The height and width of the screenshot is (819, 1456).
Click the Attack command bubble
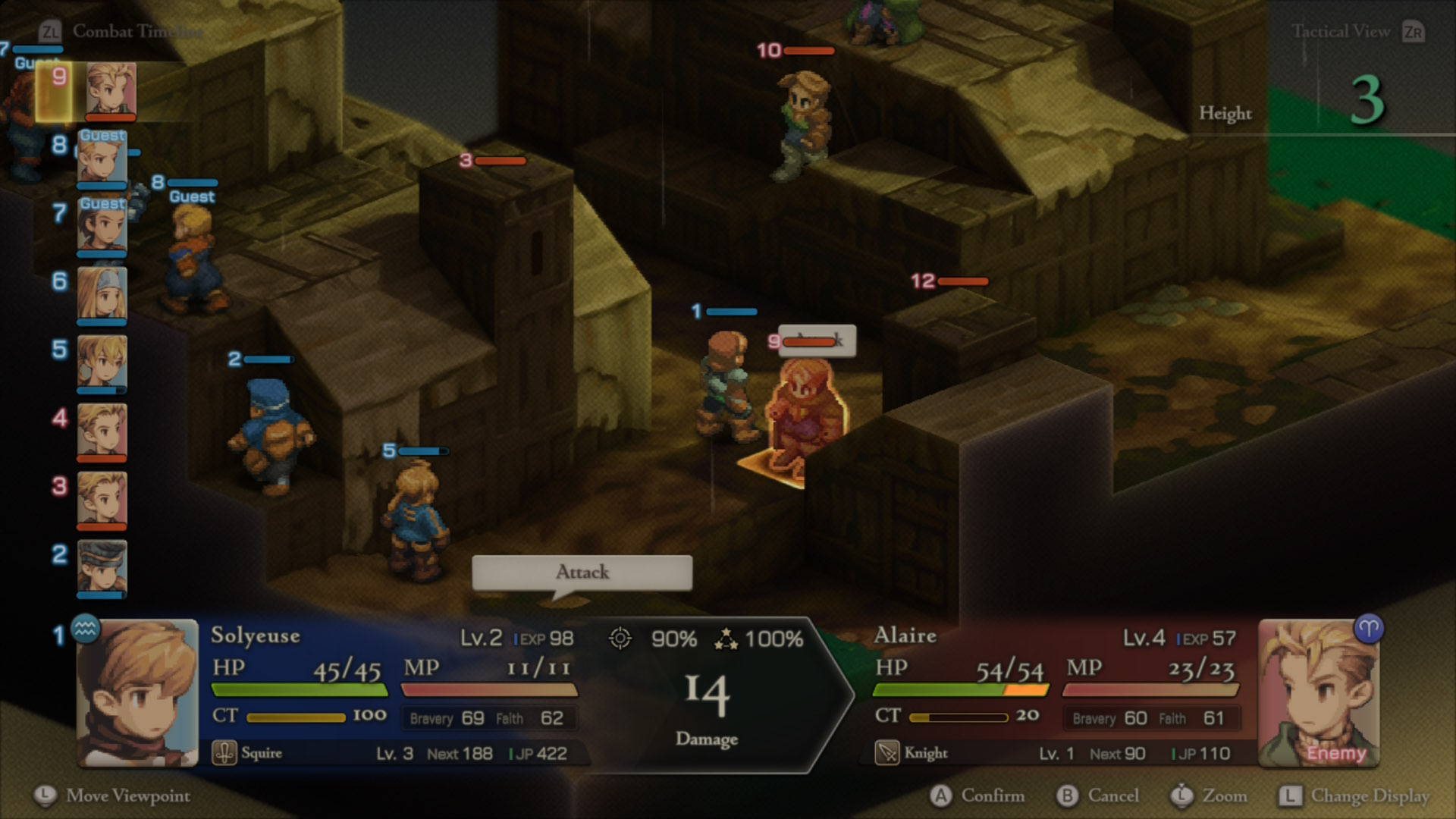point(582,573)
